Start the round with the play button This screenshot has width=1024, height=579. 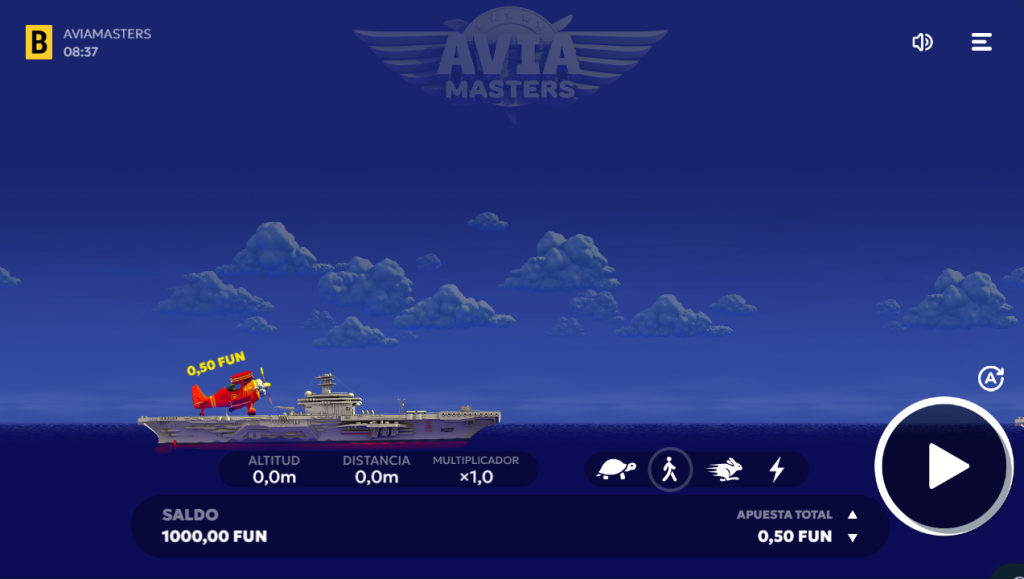[945, 466]
